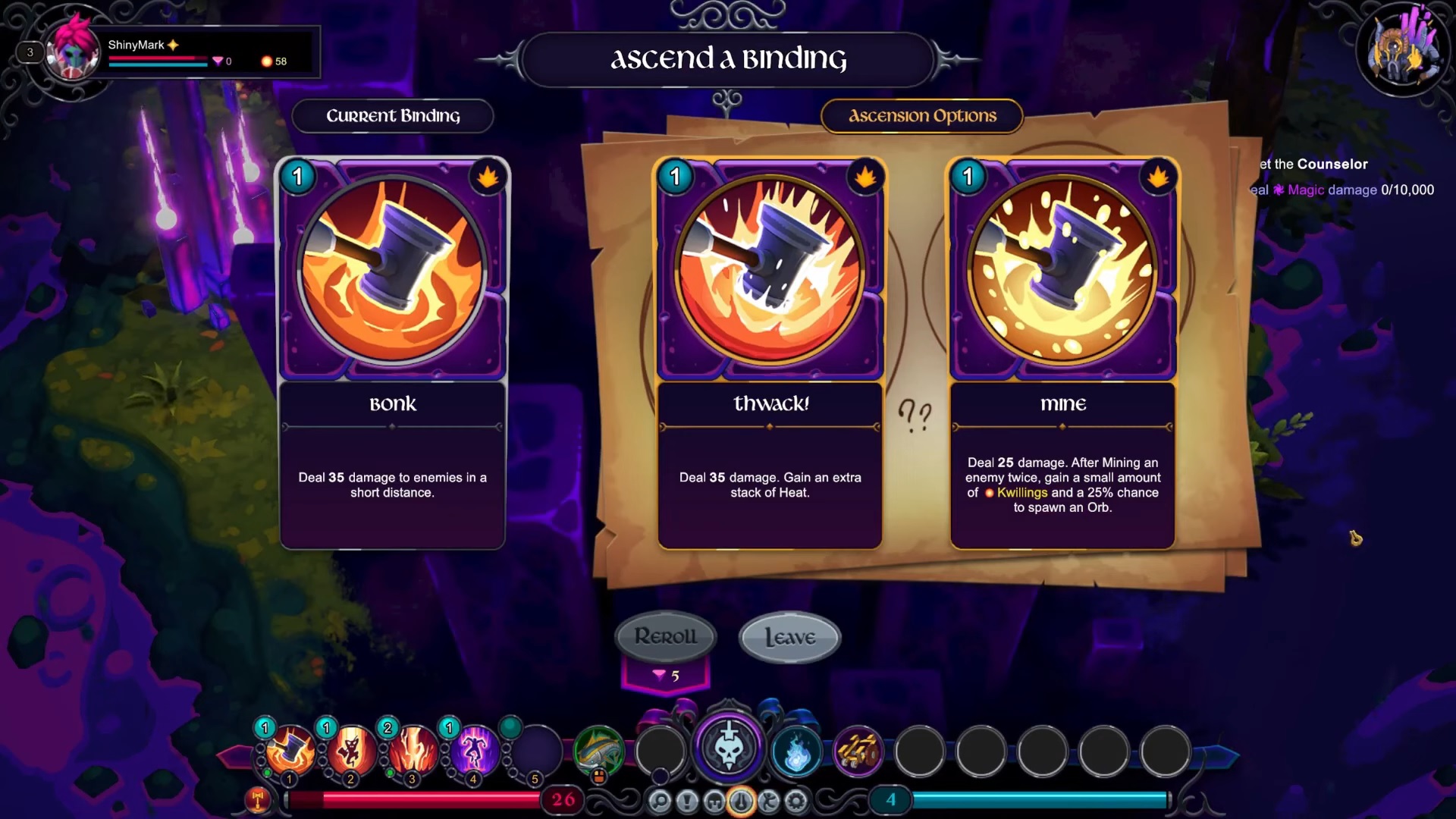Activate the skull and sword center ability
The height and width of the screenshot is (819, 1456).
[x=728, y=747]
